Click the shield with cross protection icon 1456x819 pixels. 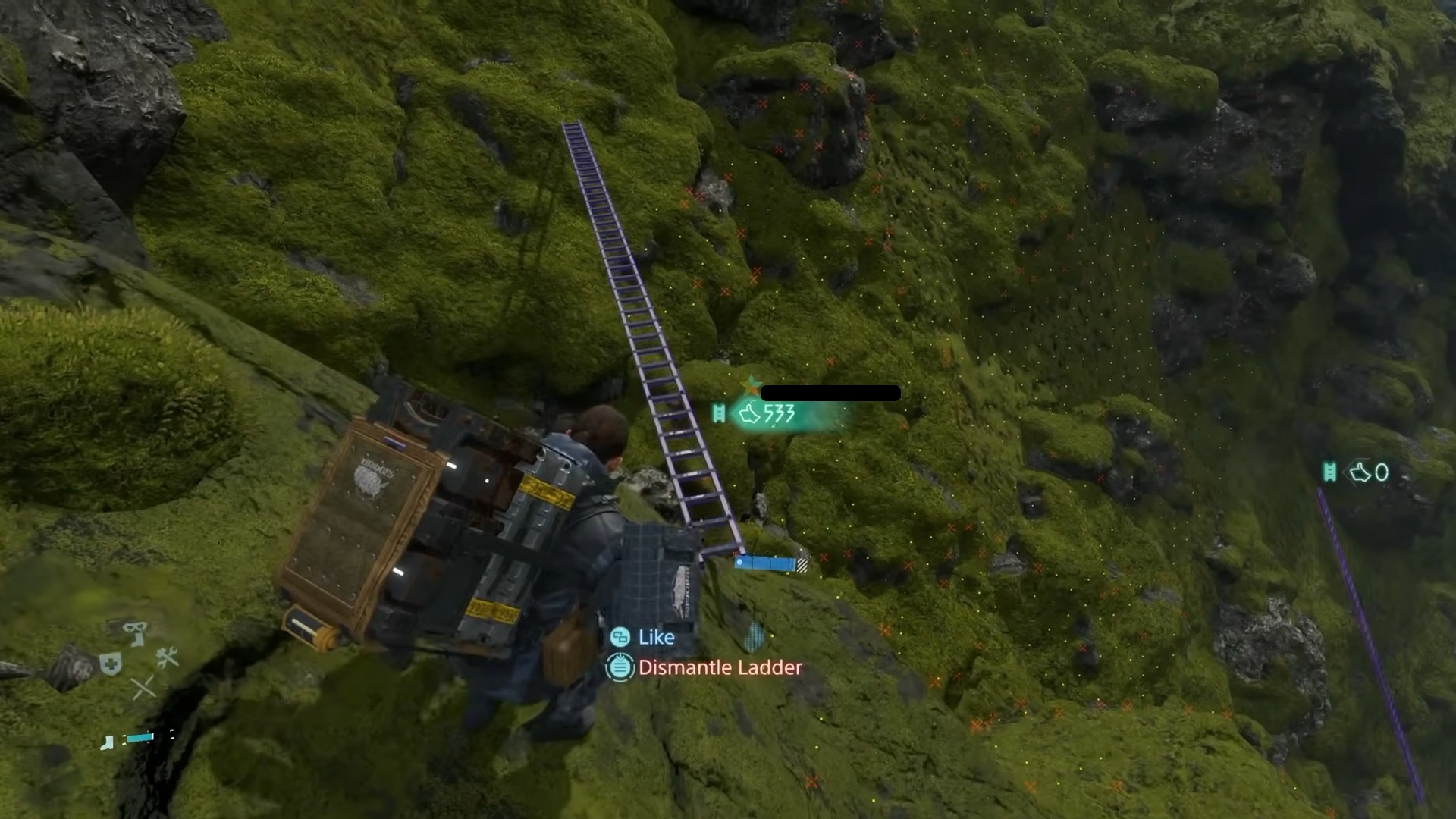(x=111, y=663)
